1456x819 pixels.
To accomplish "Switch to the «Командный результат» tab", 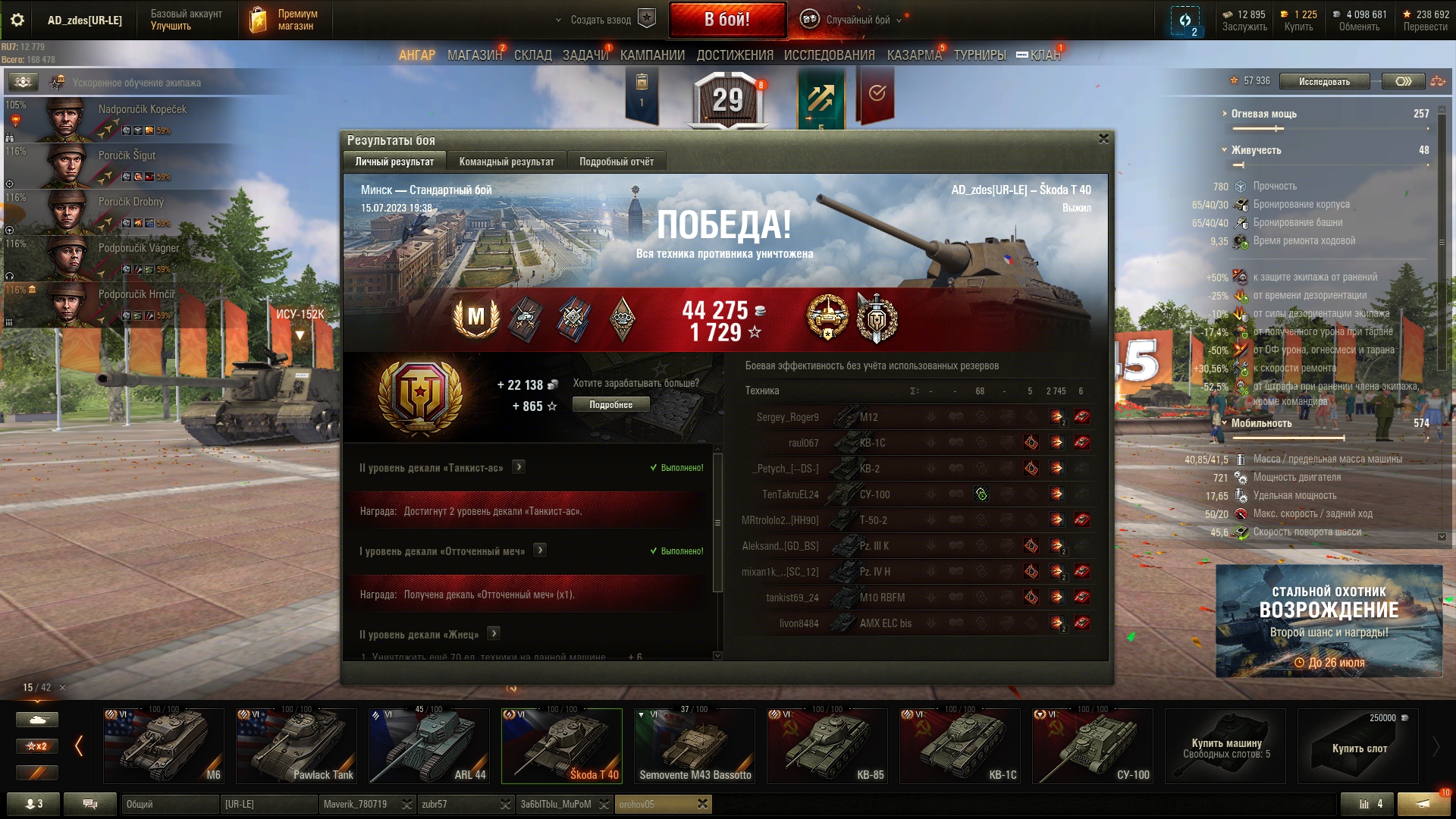I will point(506,161).
